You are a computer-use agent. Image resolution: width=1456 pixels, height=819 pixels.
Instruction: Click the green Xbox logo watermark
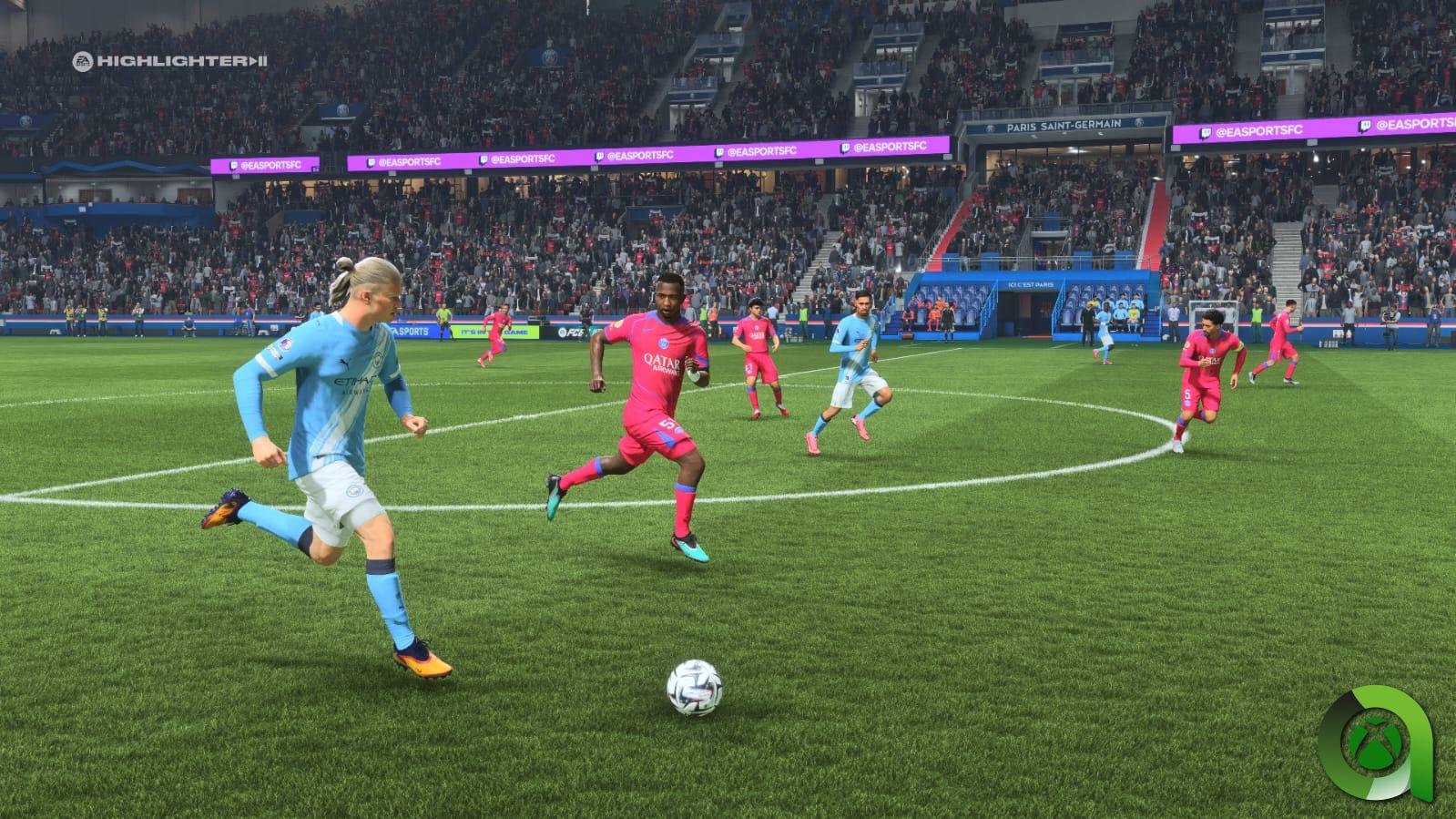pos(1376,747)
